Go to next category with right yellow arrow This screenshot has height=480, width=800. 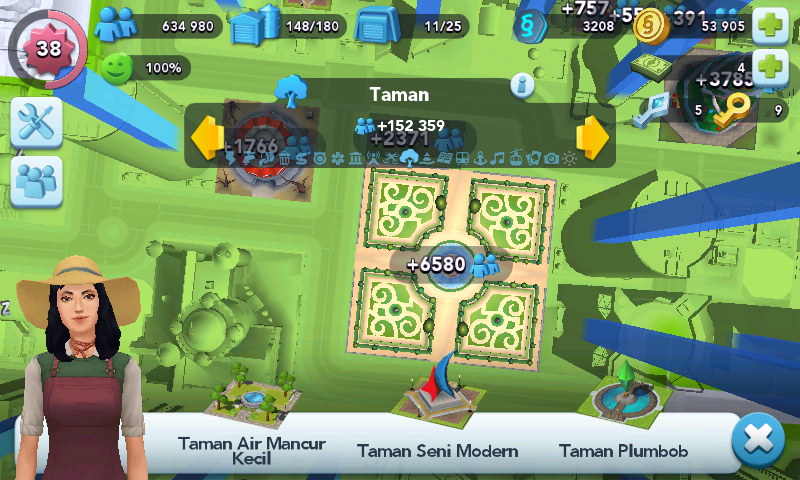pyautogui.click(x=592, y=138)
